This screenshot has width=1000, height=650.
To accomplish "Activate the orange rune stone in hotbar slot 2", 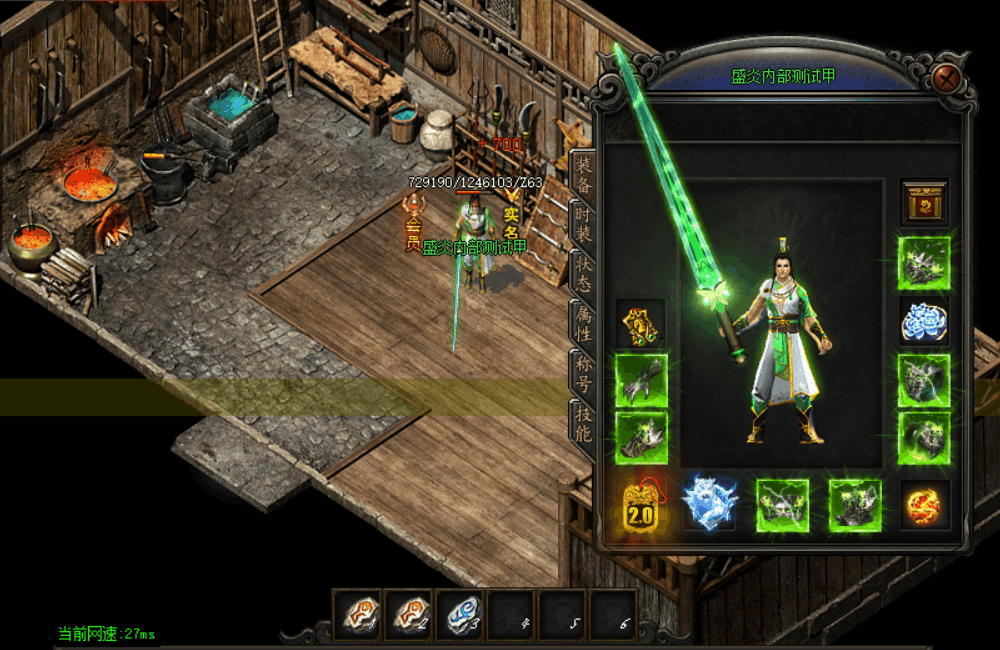I will tap(409, 614).
